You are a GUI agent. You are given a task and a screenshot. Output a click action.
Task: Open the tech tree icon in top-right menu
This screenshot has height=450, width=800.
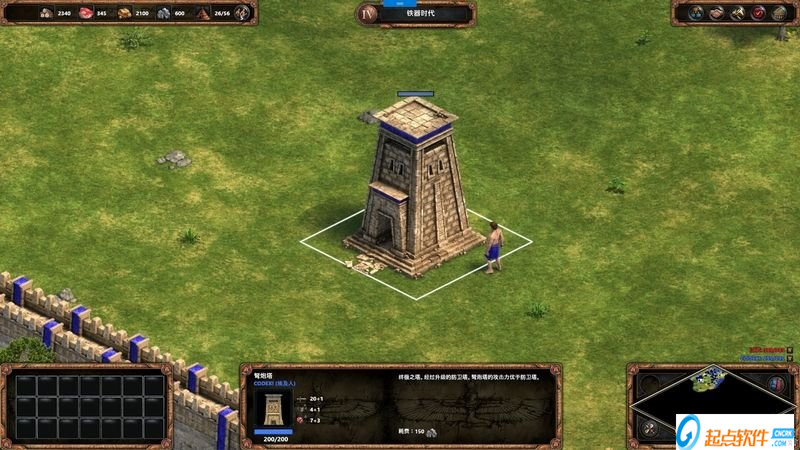click(x=694, y=13)
